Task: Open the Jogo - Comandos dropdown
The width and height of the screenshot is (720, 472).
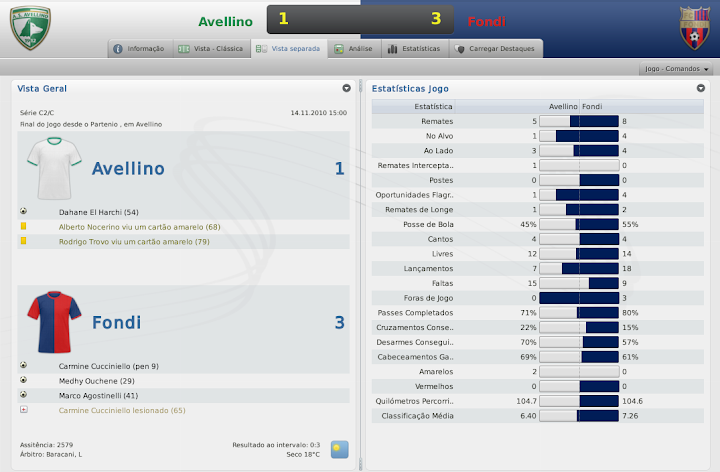Action: (x=677, y=69)
